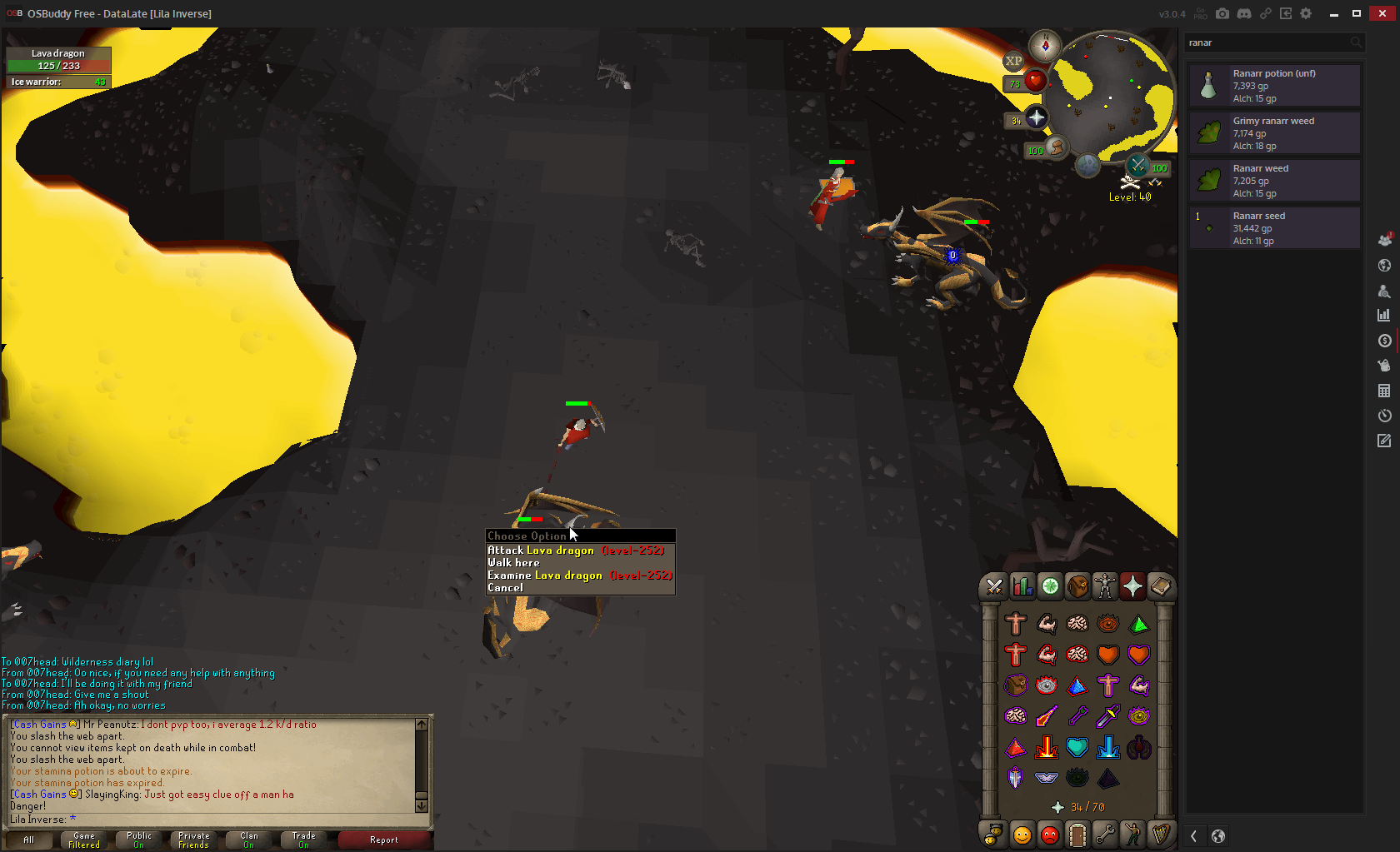Switch chat filter to Clan

(x=248, y=840)
